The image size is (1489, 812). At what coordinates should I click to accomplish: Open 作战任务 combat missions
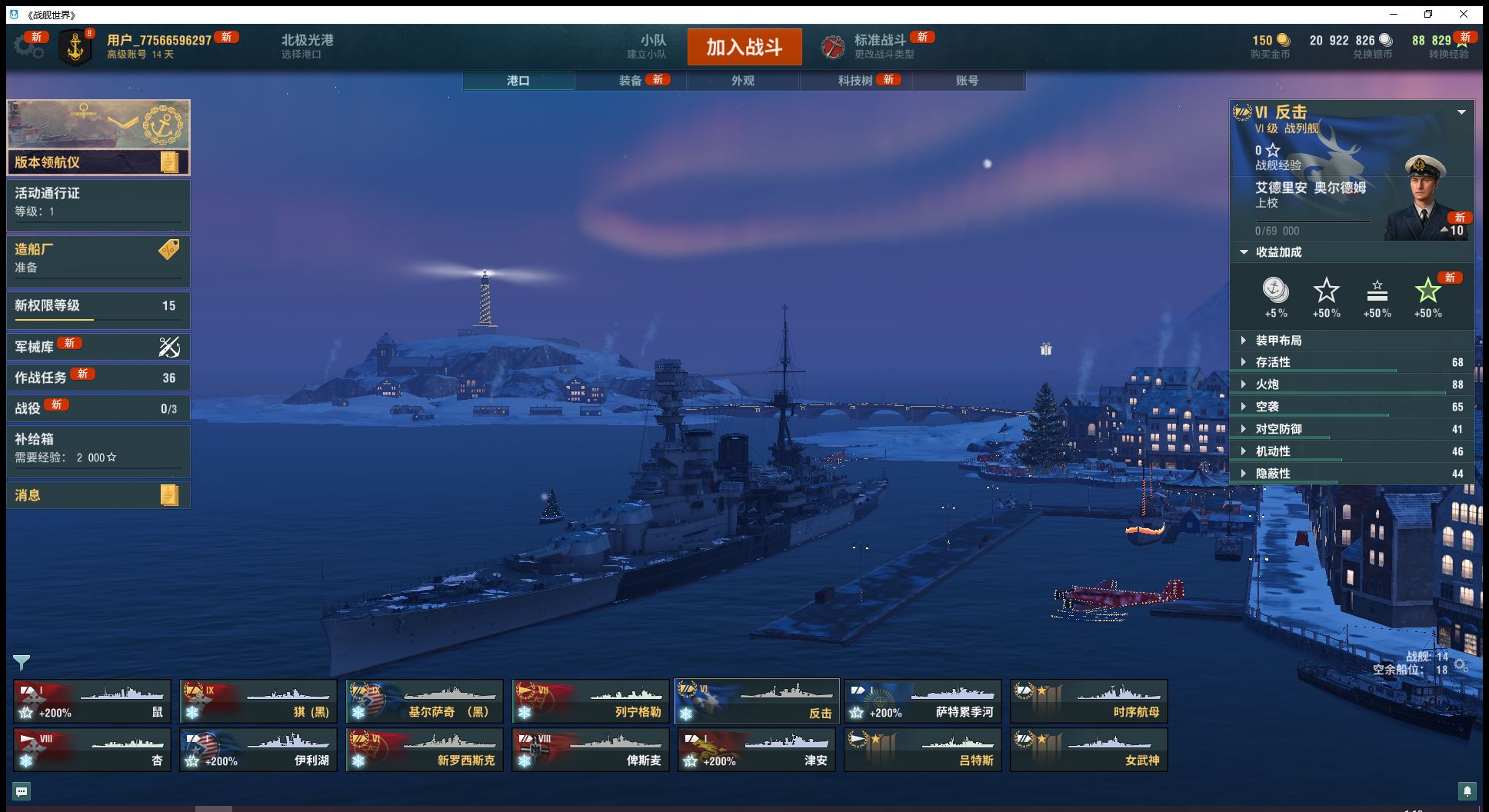[98, 378]
